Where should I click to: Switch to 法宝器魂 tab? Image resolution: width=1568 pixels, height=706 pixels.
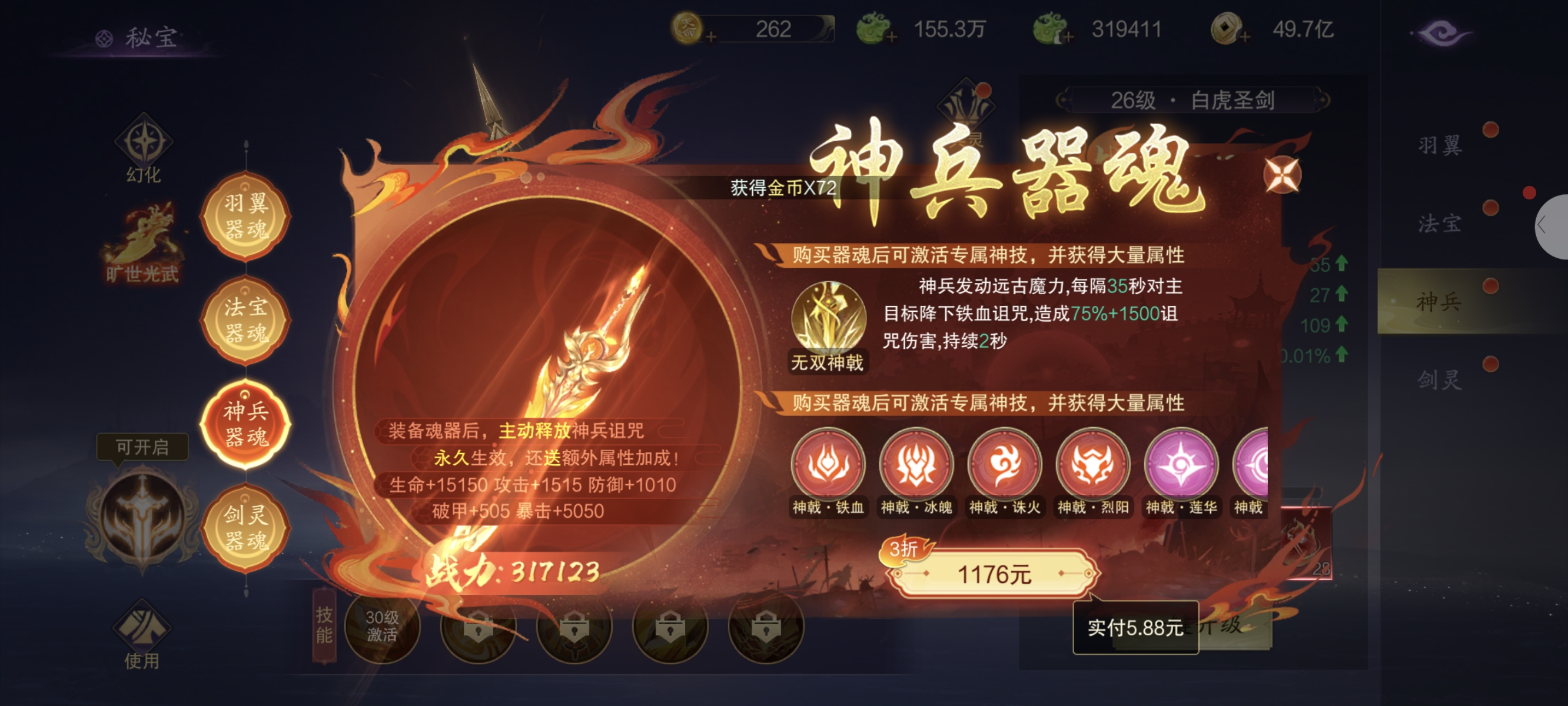(x=245, y=320)
